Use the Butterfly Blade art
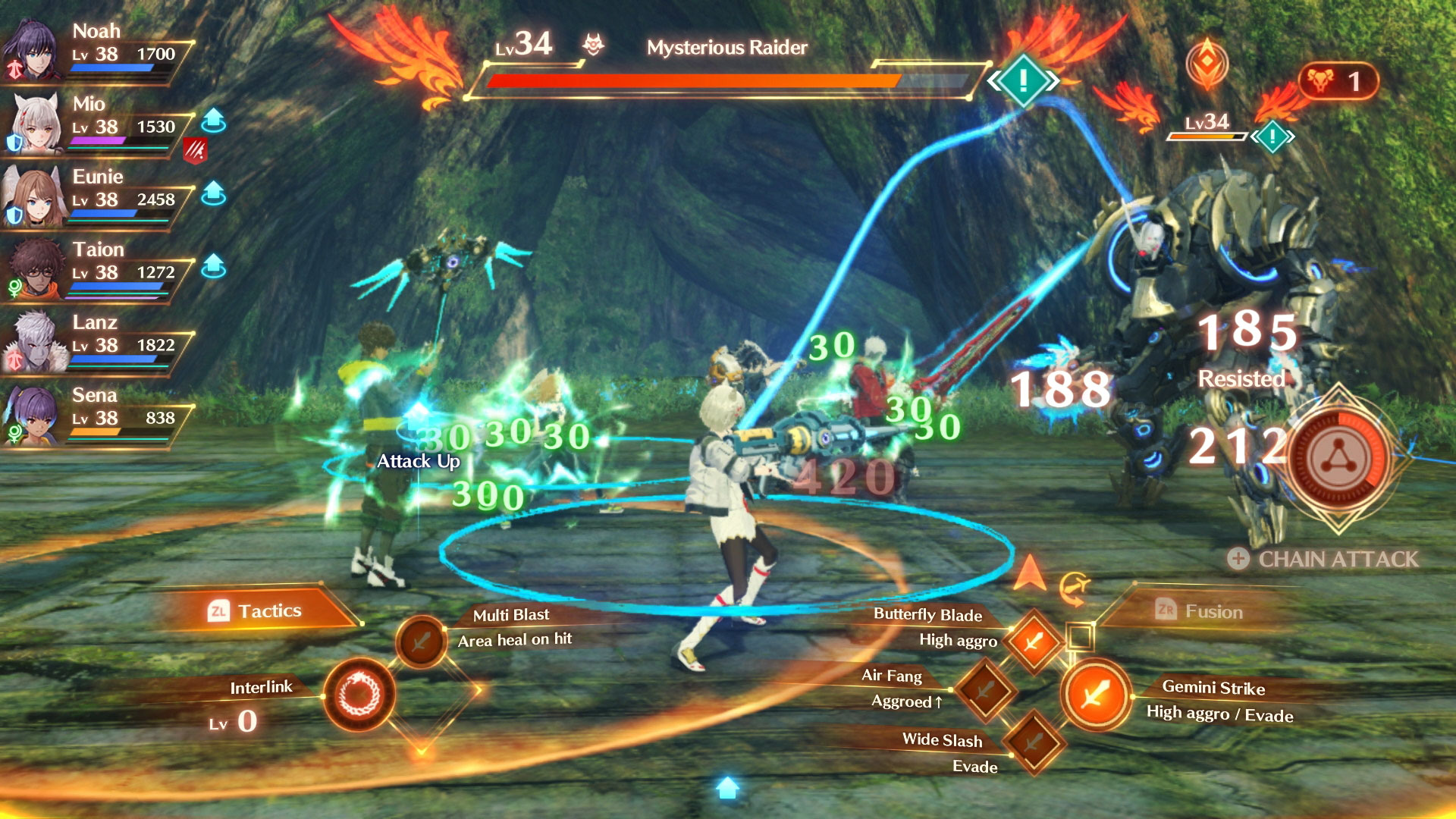Viewport: 1456px width, 819px height. point(1032,642)
